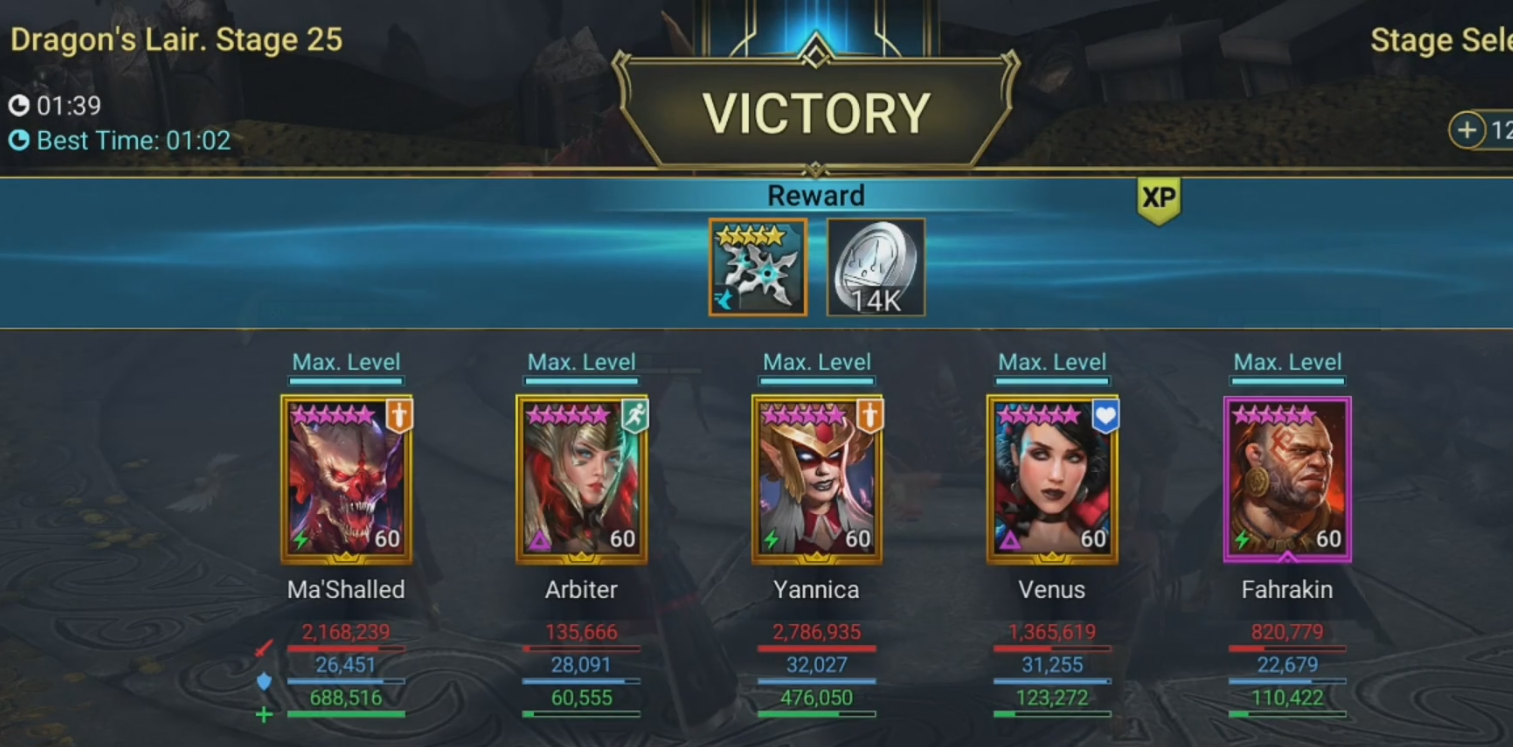Click the 14K silver coins reward icon
This screenshot has width=1513, height=747.
pos(875,267)
